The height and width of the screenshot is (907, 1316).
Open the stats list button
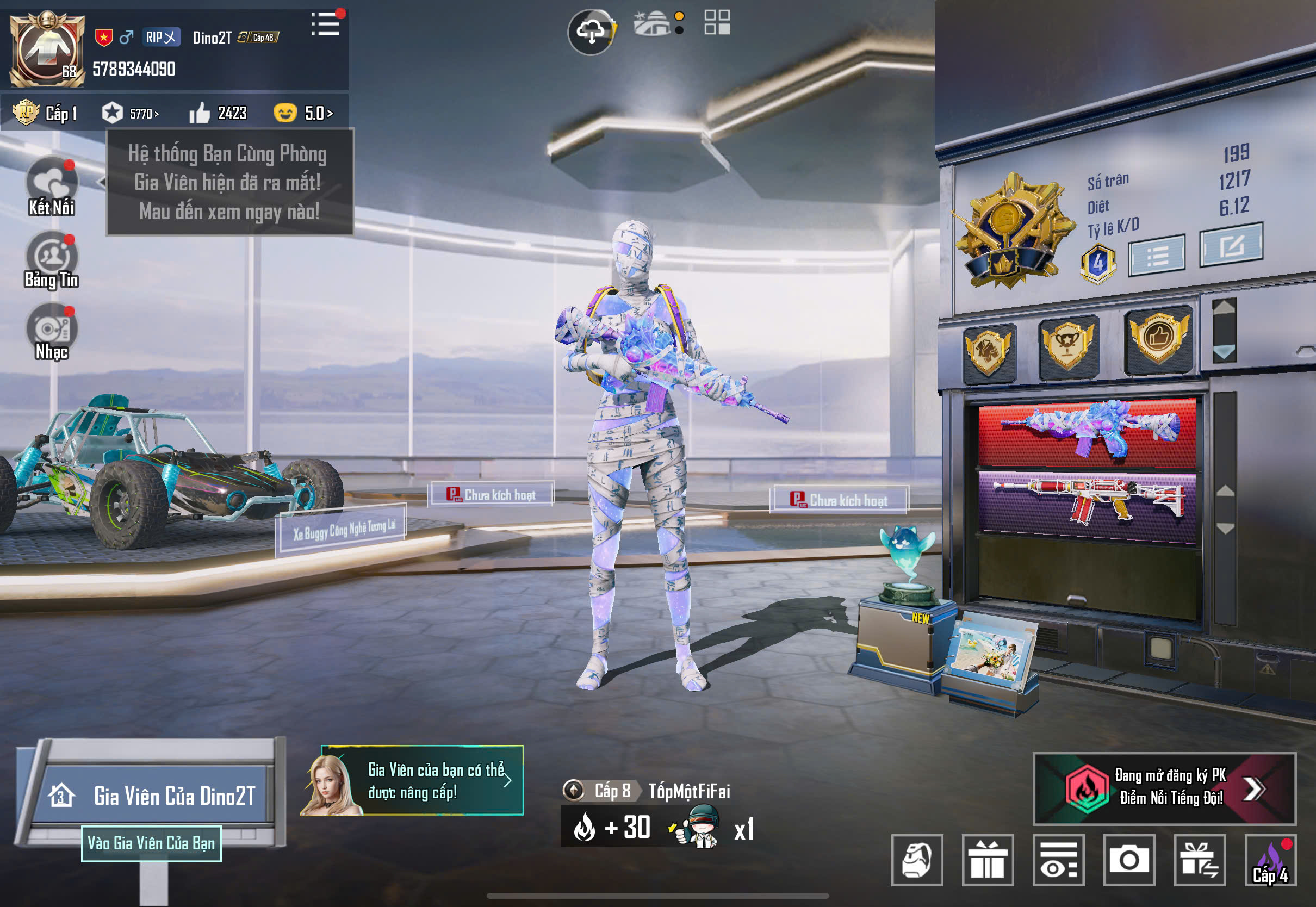coord(1156,256)
